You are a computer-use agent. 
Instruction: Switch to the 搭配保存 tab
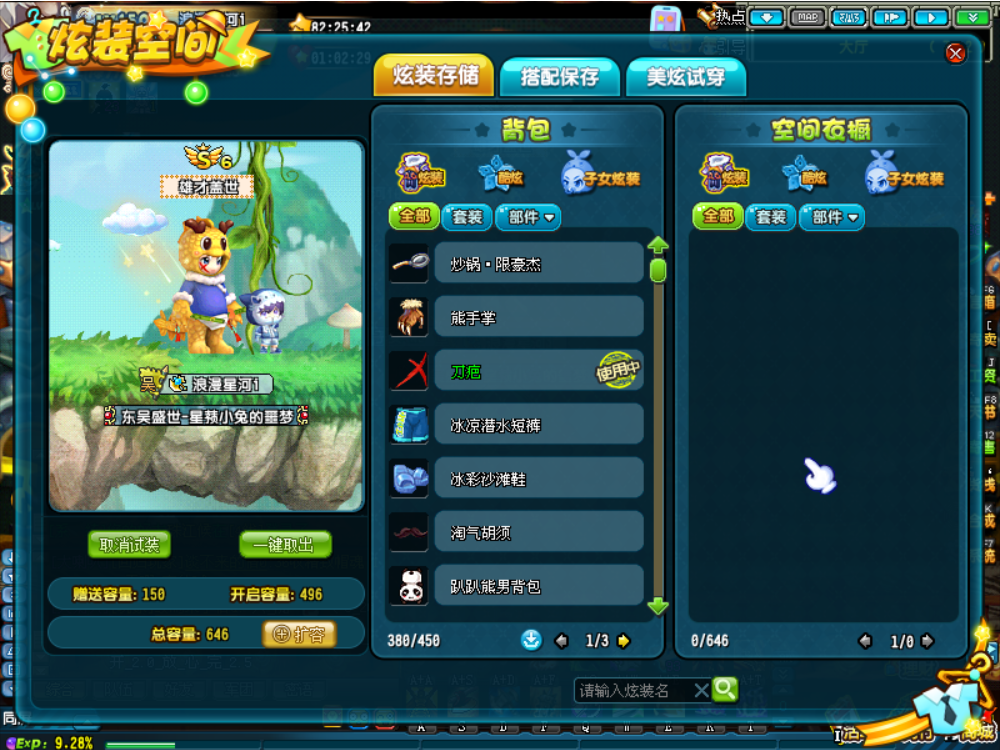(559, 77)
